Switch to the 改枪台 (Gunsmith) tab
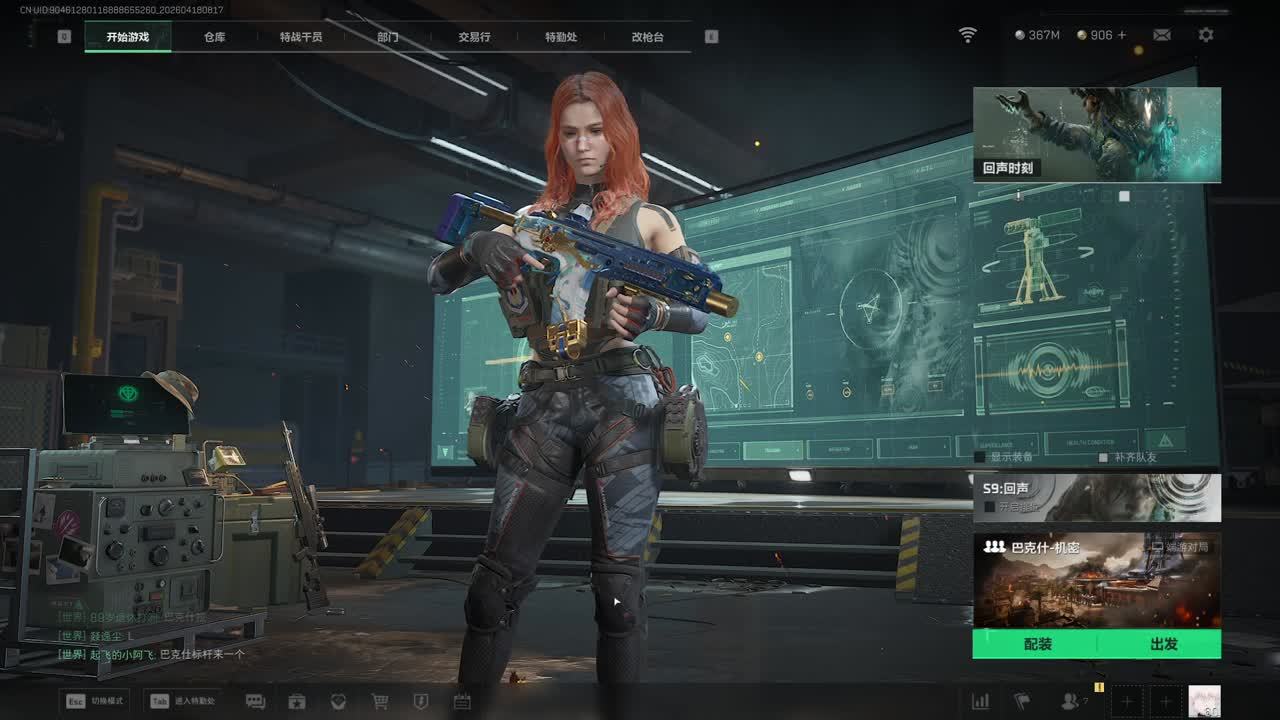Viewport: 1280px width, 720px height. 647,37
